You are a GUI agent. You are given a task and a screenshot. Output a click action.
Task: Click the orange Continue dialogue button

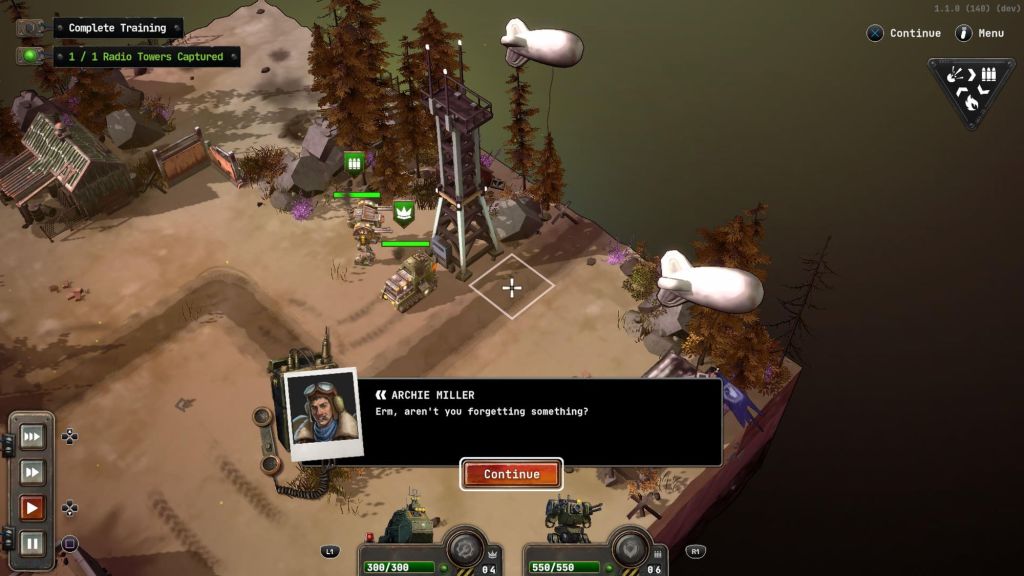511,474
